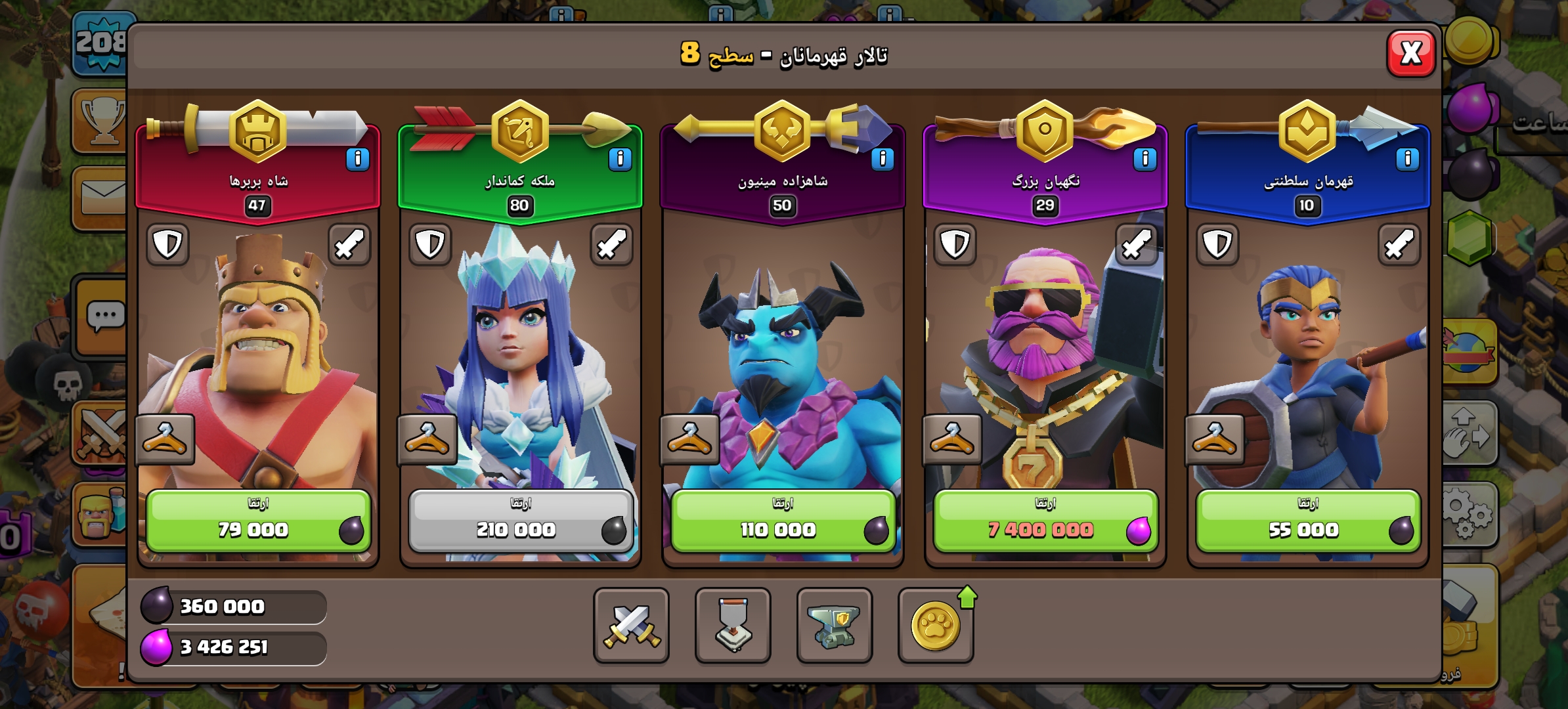Open the Blacksmith anvil button

point(834,625)
